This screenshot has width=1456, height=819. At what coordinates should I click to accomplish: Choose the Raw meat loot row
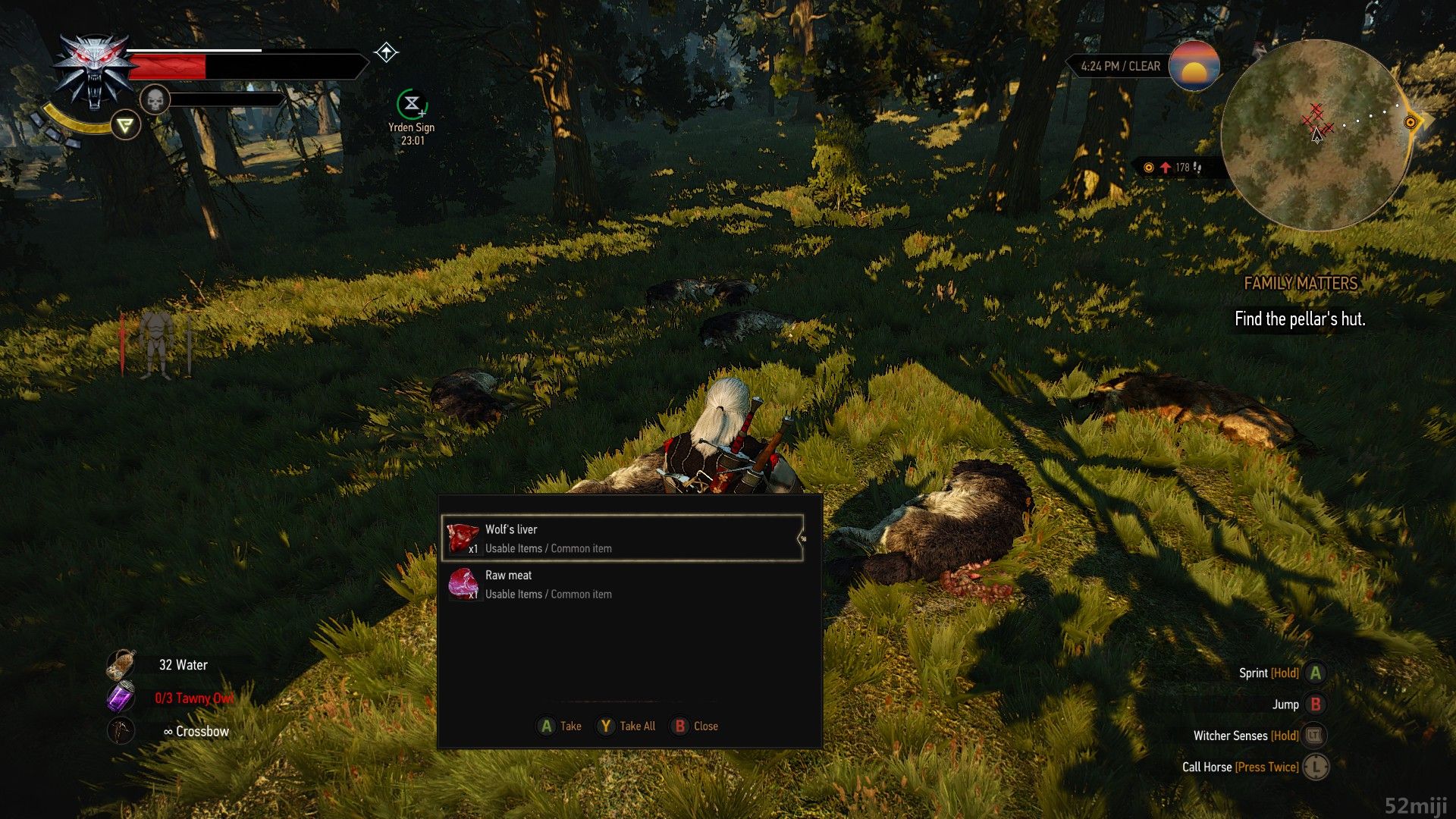click(x=622, y=585)
